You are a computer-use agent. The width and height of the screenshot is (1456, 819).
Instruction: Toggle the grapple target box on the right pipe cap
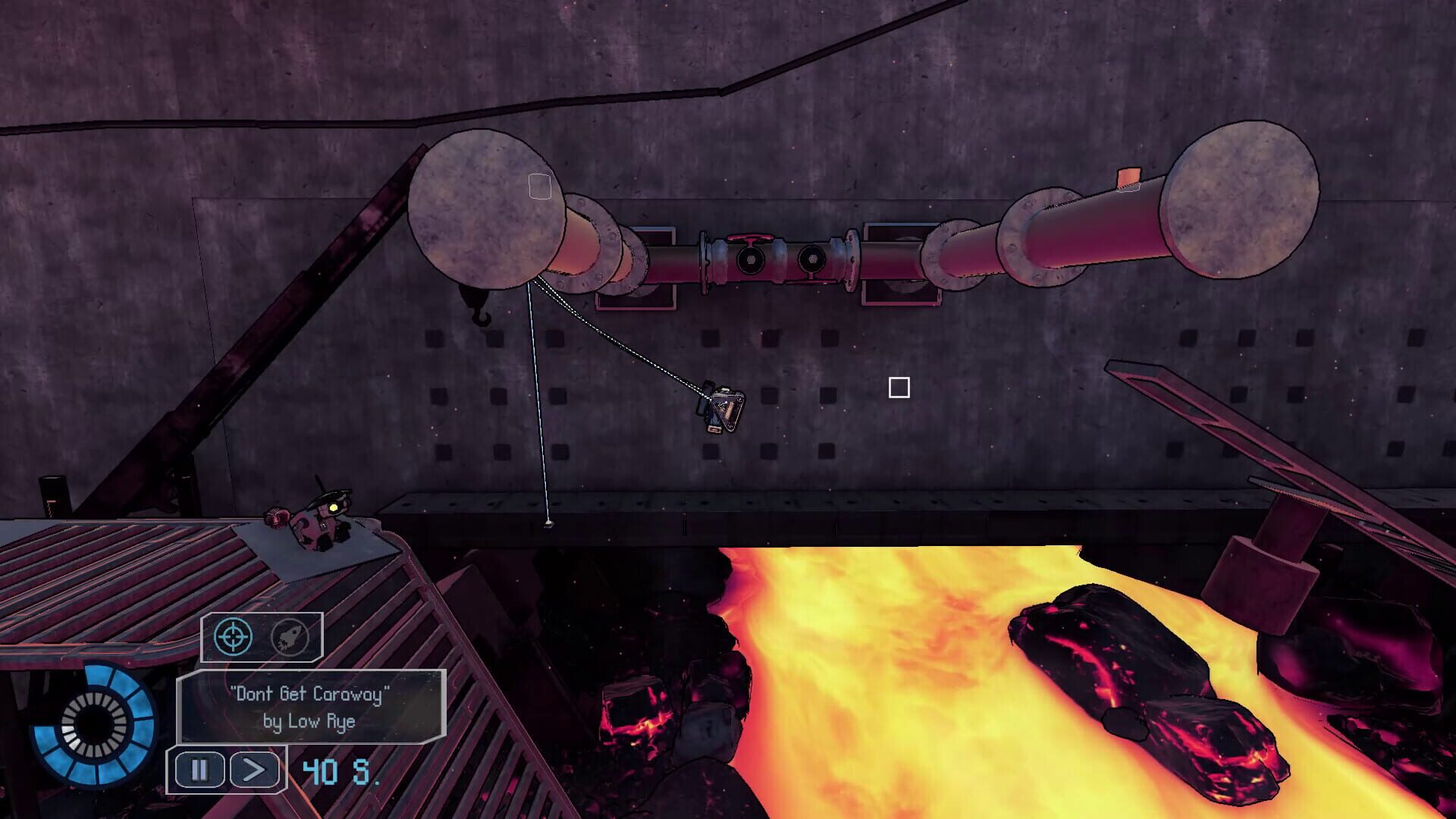1128,188
